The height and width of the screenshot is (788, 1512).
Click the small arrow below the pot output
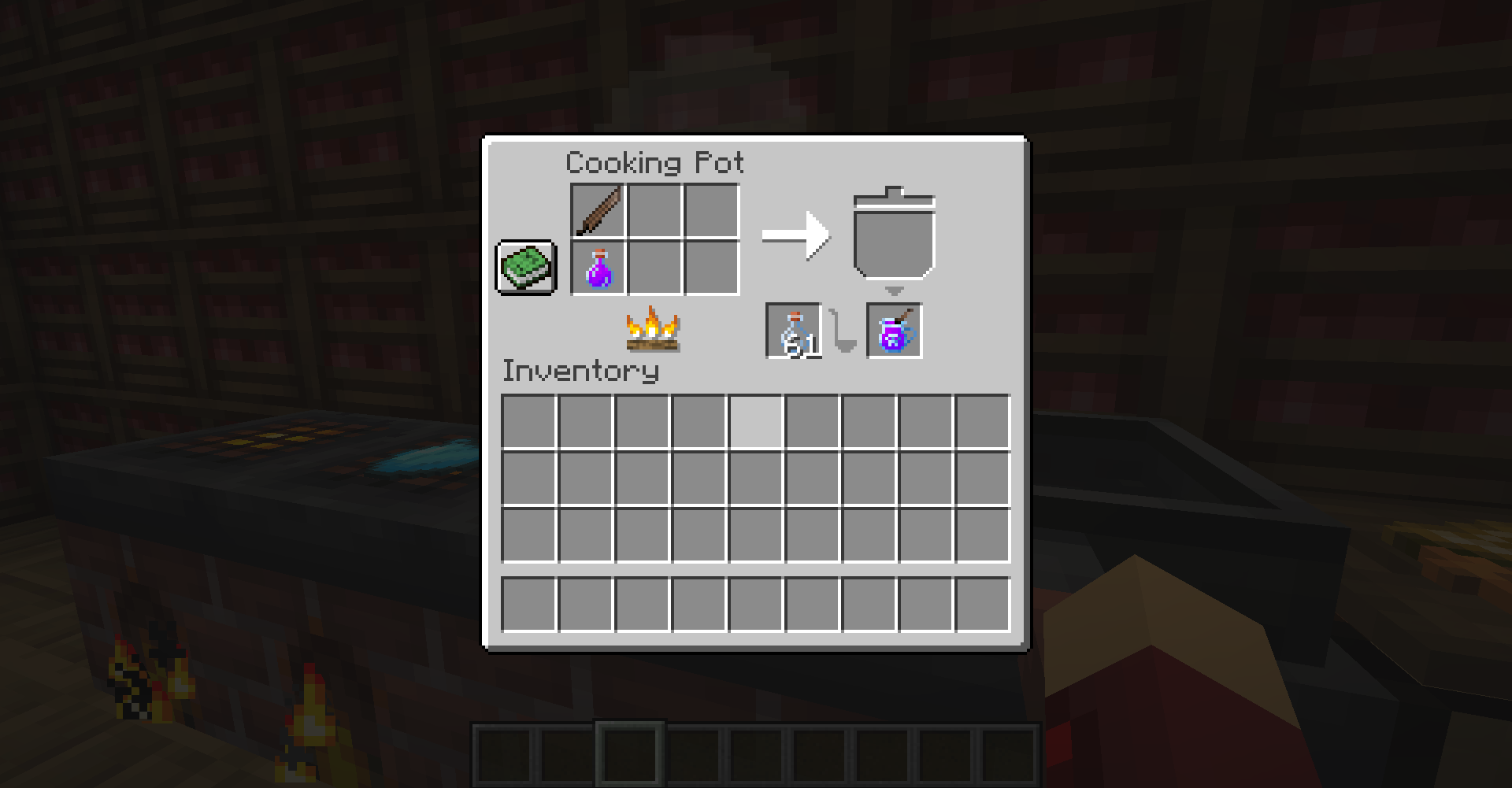point(895,292)
